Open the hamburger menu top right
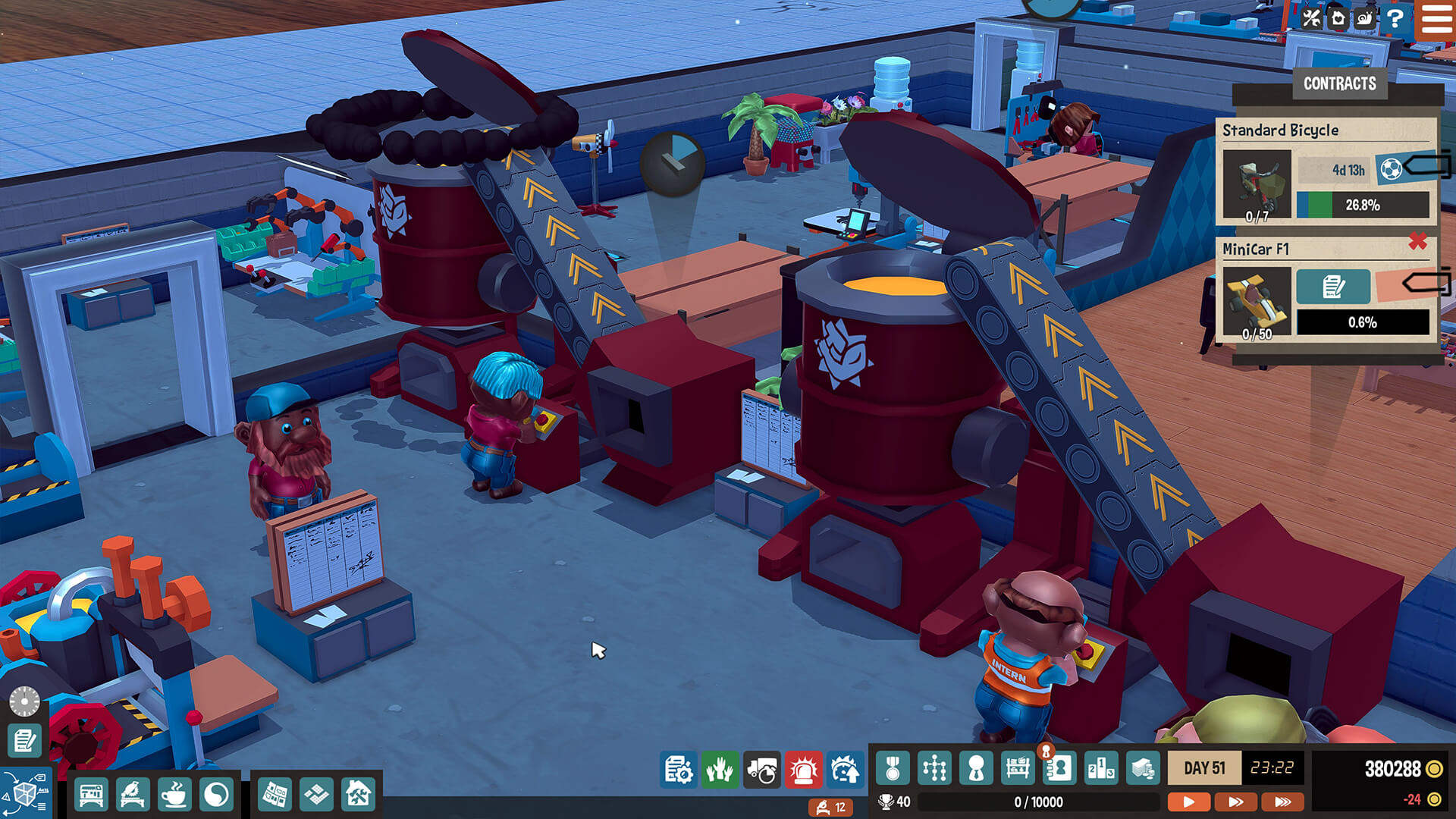Screen dimensions: 1456x819 [1437, 19]
